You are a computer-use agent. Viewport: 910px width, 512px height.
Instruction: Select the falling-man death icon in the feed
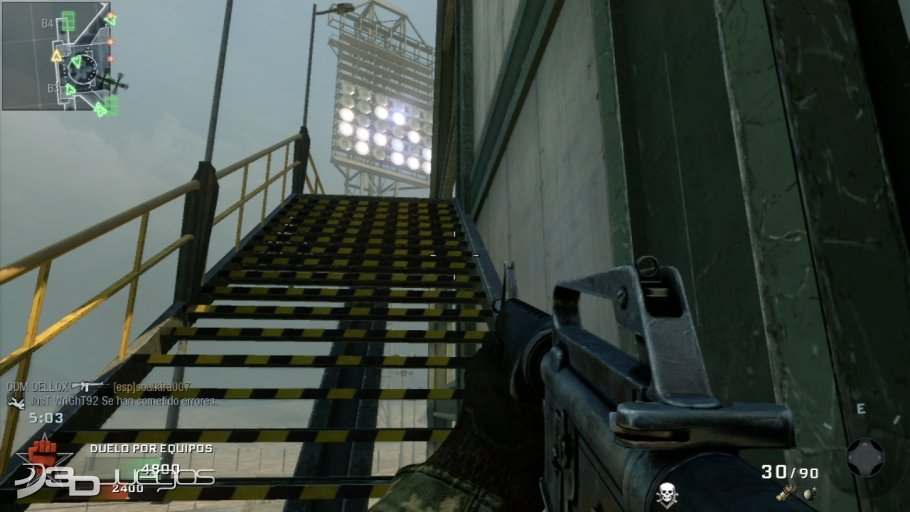tap(15, 402)
